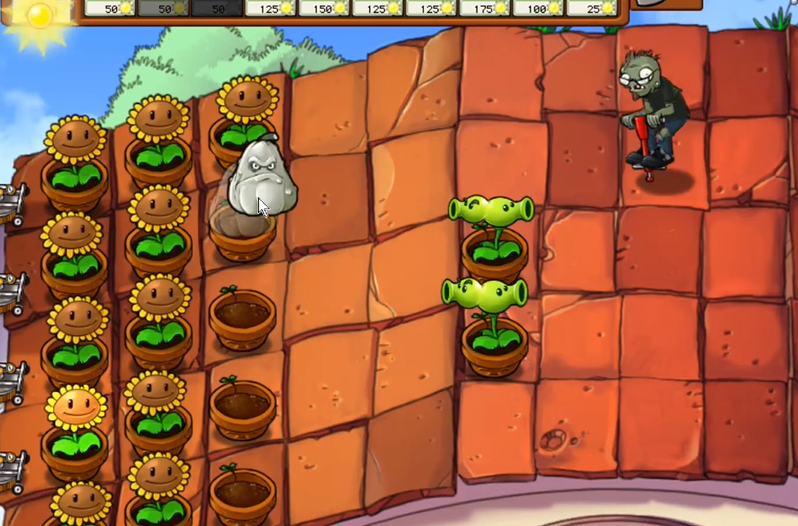The height and width of the screenshot is (526, 798).
Task: Pick the 100-sun seed packet
Action: point(538,8)
